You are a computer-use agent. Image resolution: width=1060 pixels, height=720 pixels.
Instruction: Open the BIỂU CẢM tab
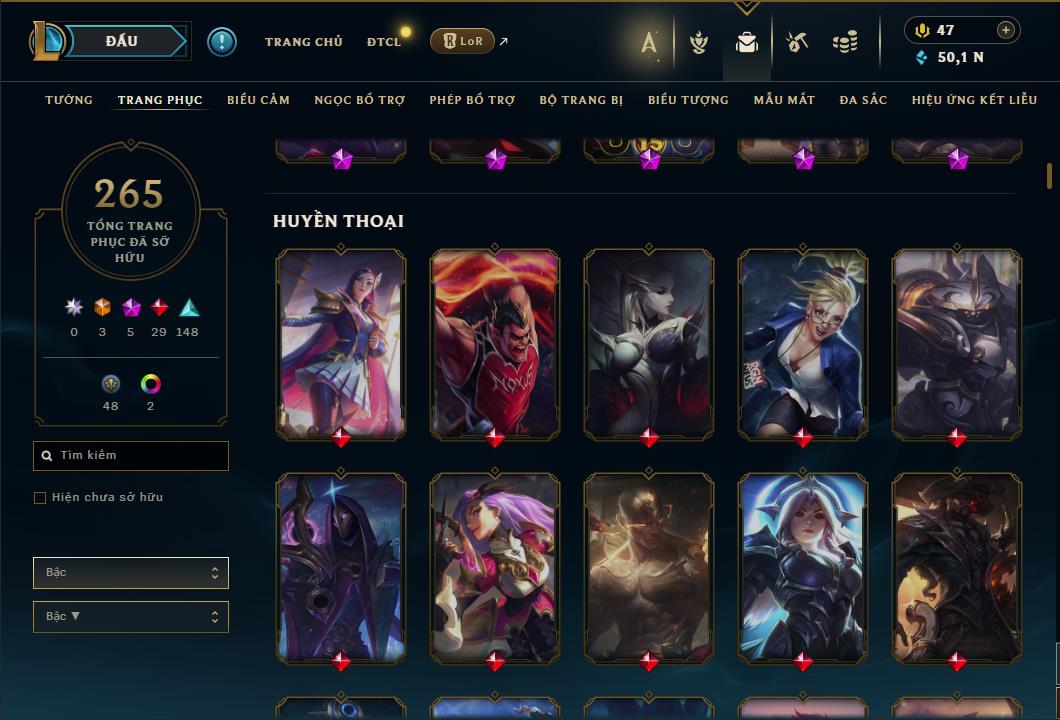tap(258, 100)
